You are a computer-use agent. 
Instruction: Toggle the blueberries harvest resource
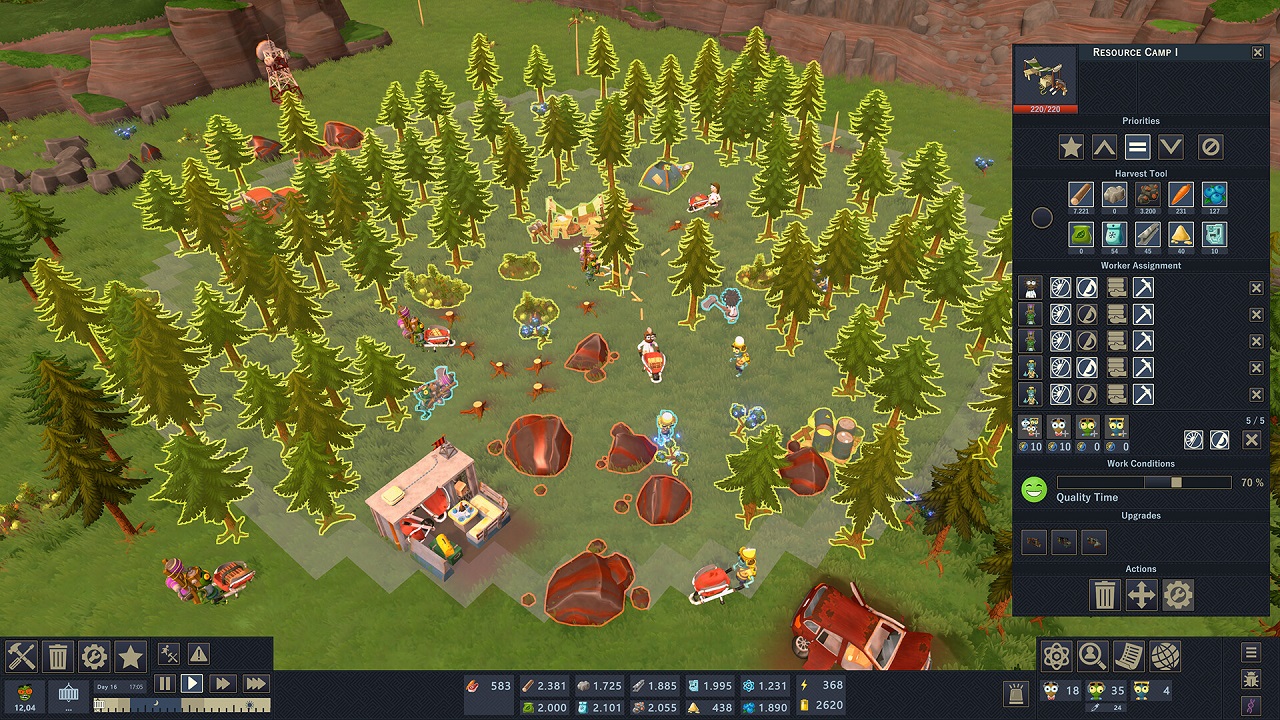click(x=1214, y=194)
